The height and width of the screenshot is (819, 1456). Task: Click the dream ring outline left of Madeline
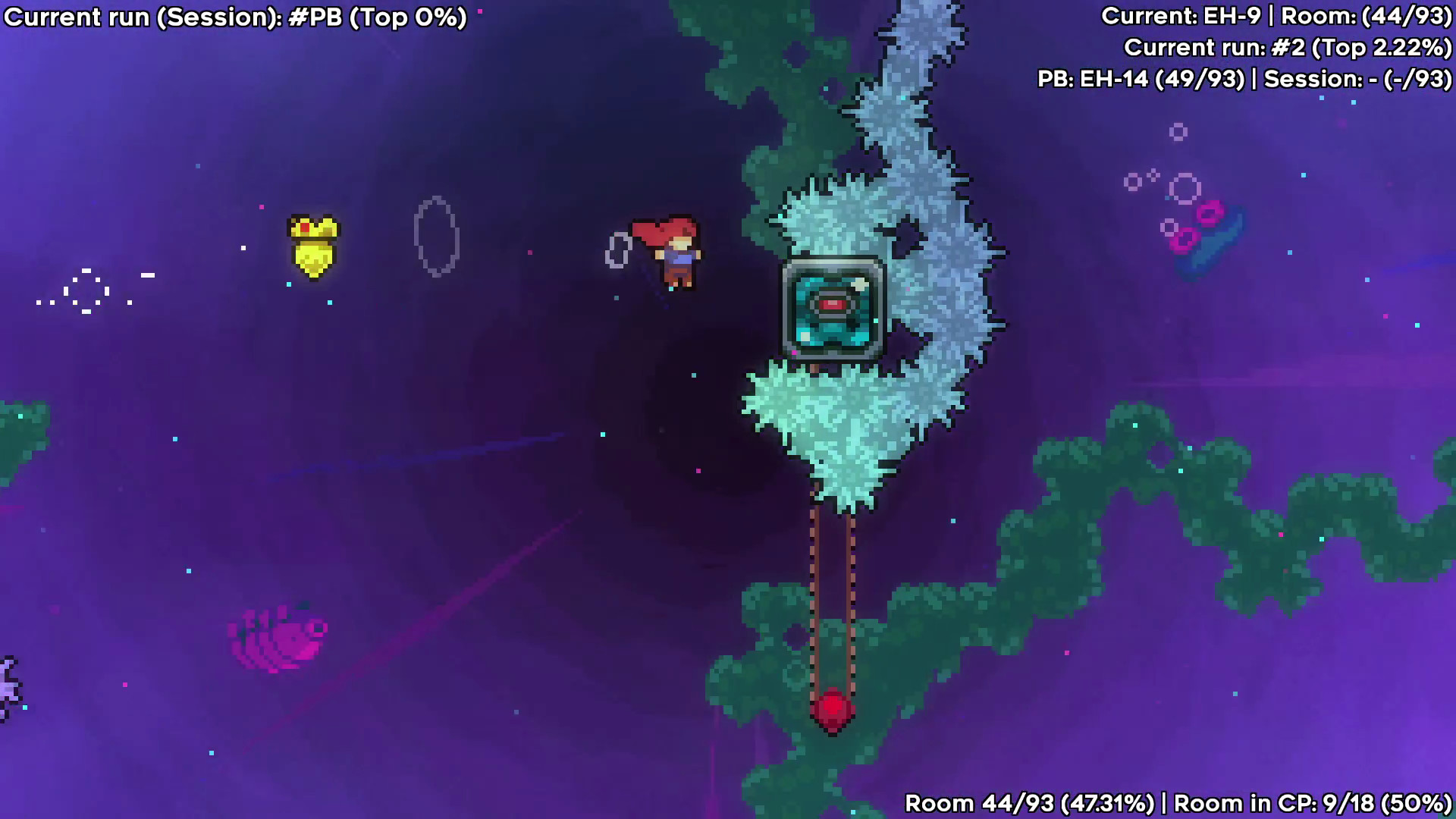tap(436, 235)
